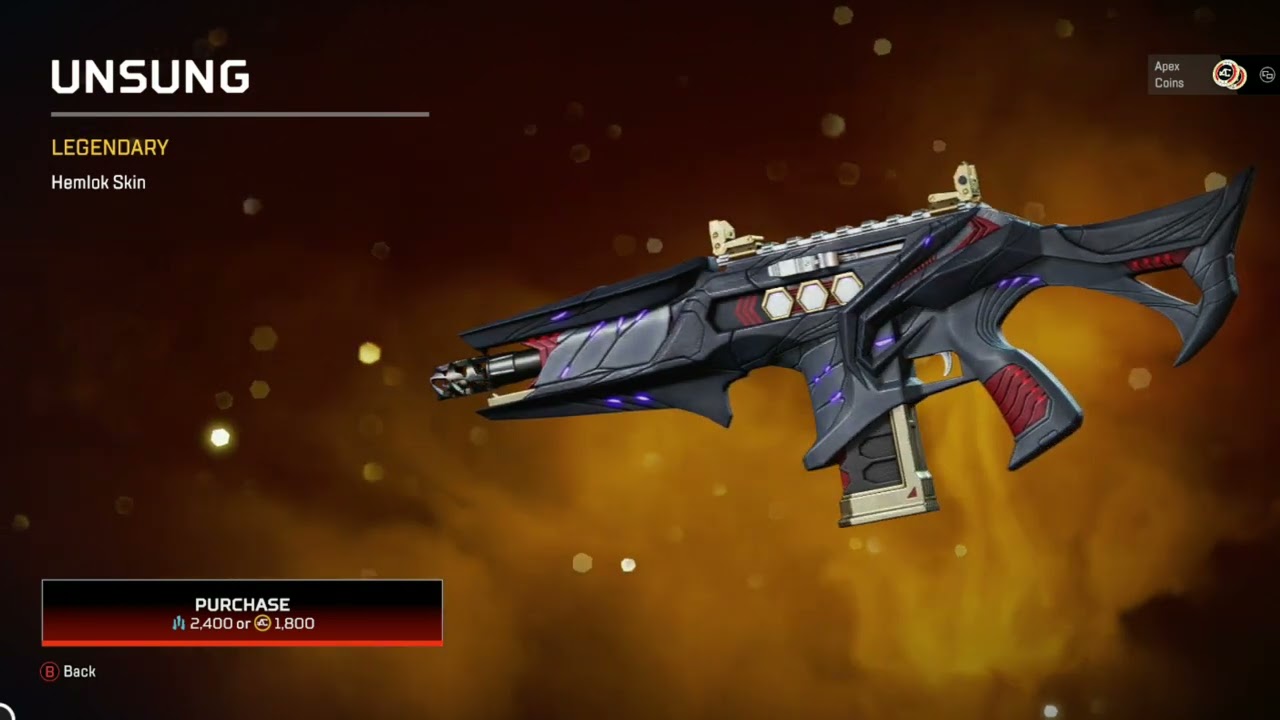1280x720 pixels.
Task: Click the Back label text
Action: (79, 671)
